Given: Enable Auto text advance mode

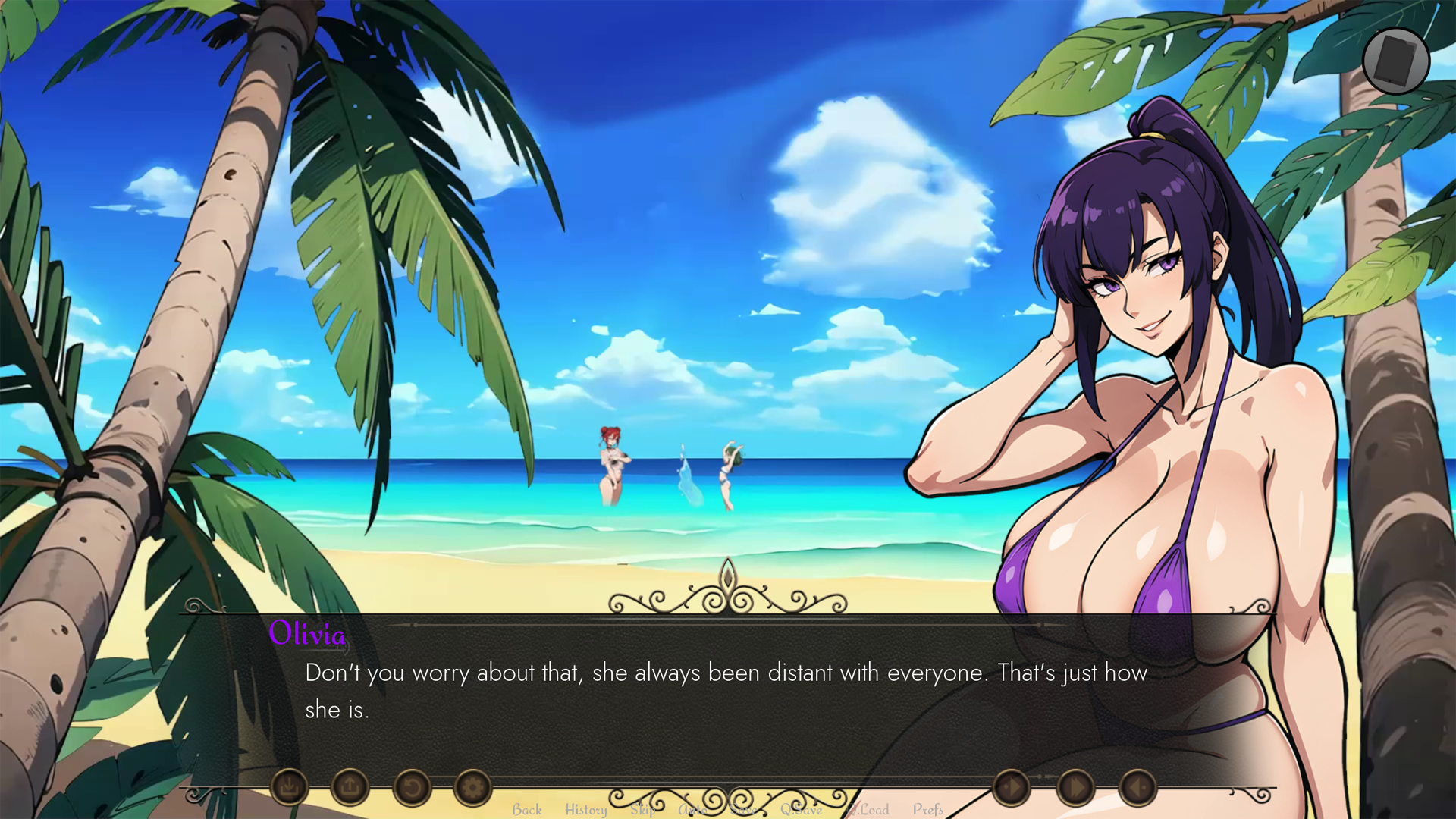Looking at the screenshot, I should [692, 810].
